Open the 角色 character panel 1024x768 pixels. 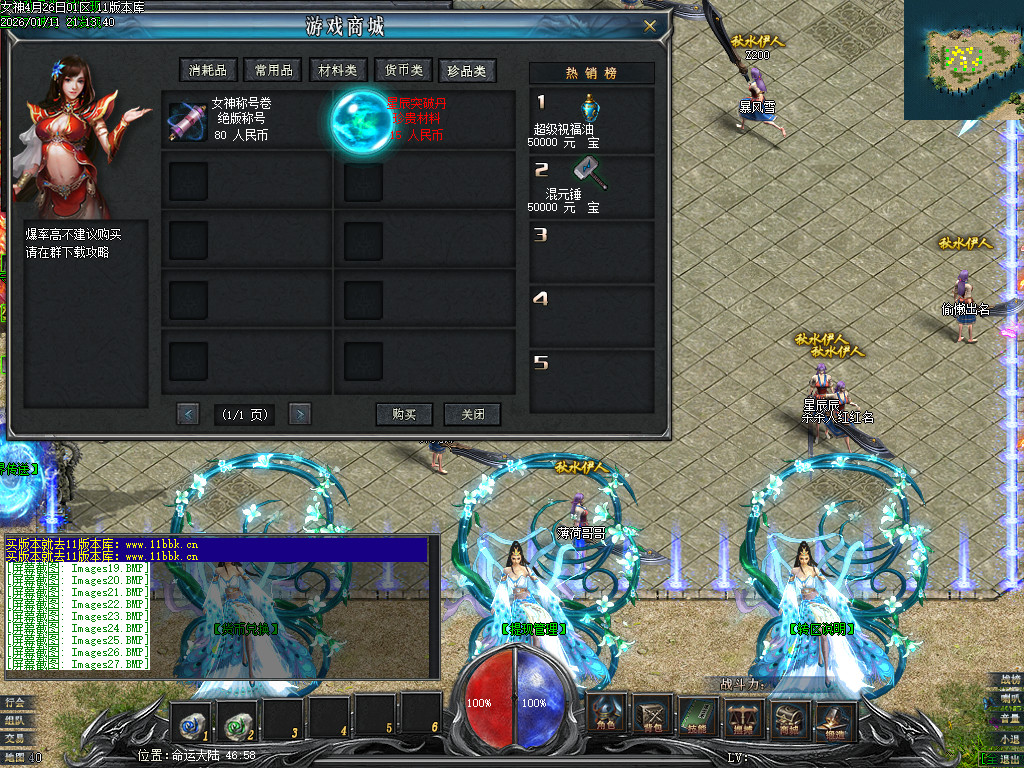(x=607, y=715)
